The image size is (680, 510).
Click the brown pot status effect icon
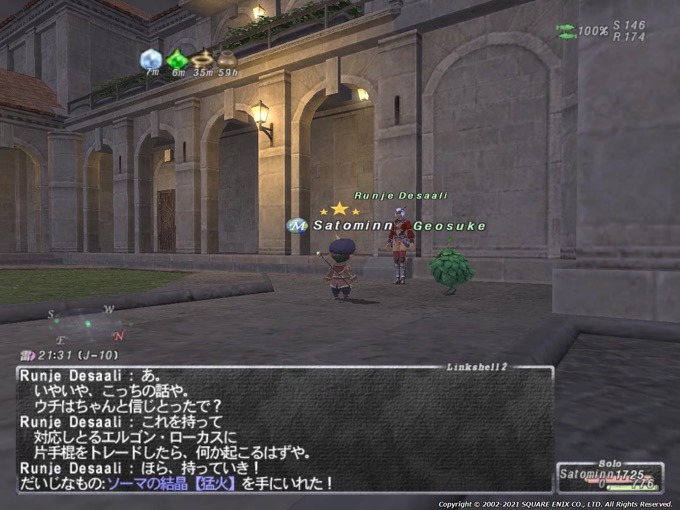228,58
